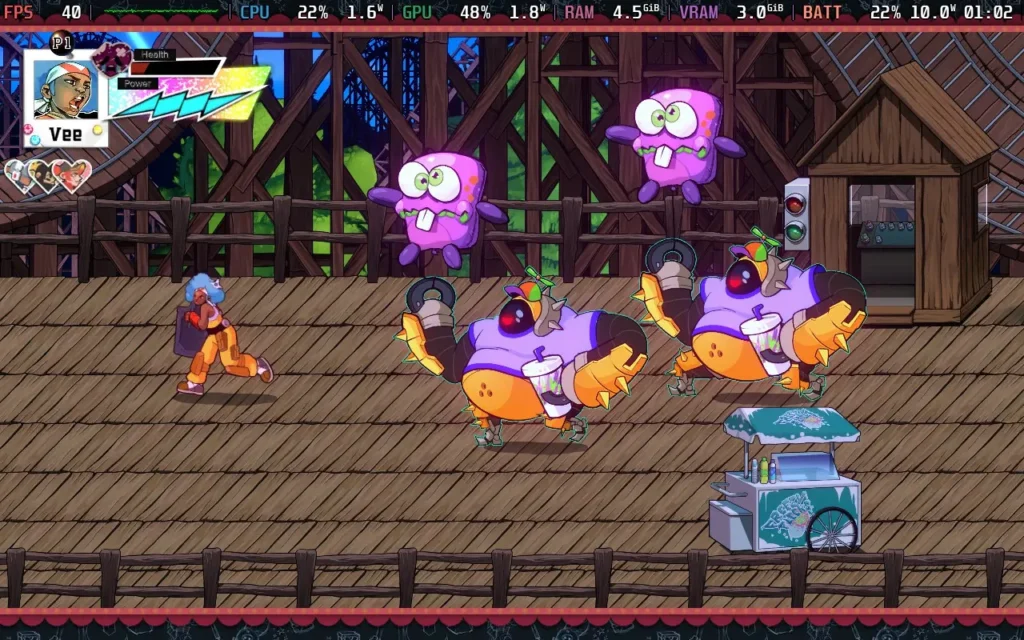The height and width of the screenshot is (640, 1024).
Task: Select the red-haired character heart icon
Action: (x=74, y=175)
